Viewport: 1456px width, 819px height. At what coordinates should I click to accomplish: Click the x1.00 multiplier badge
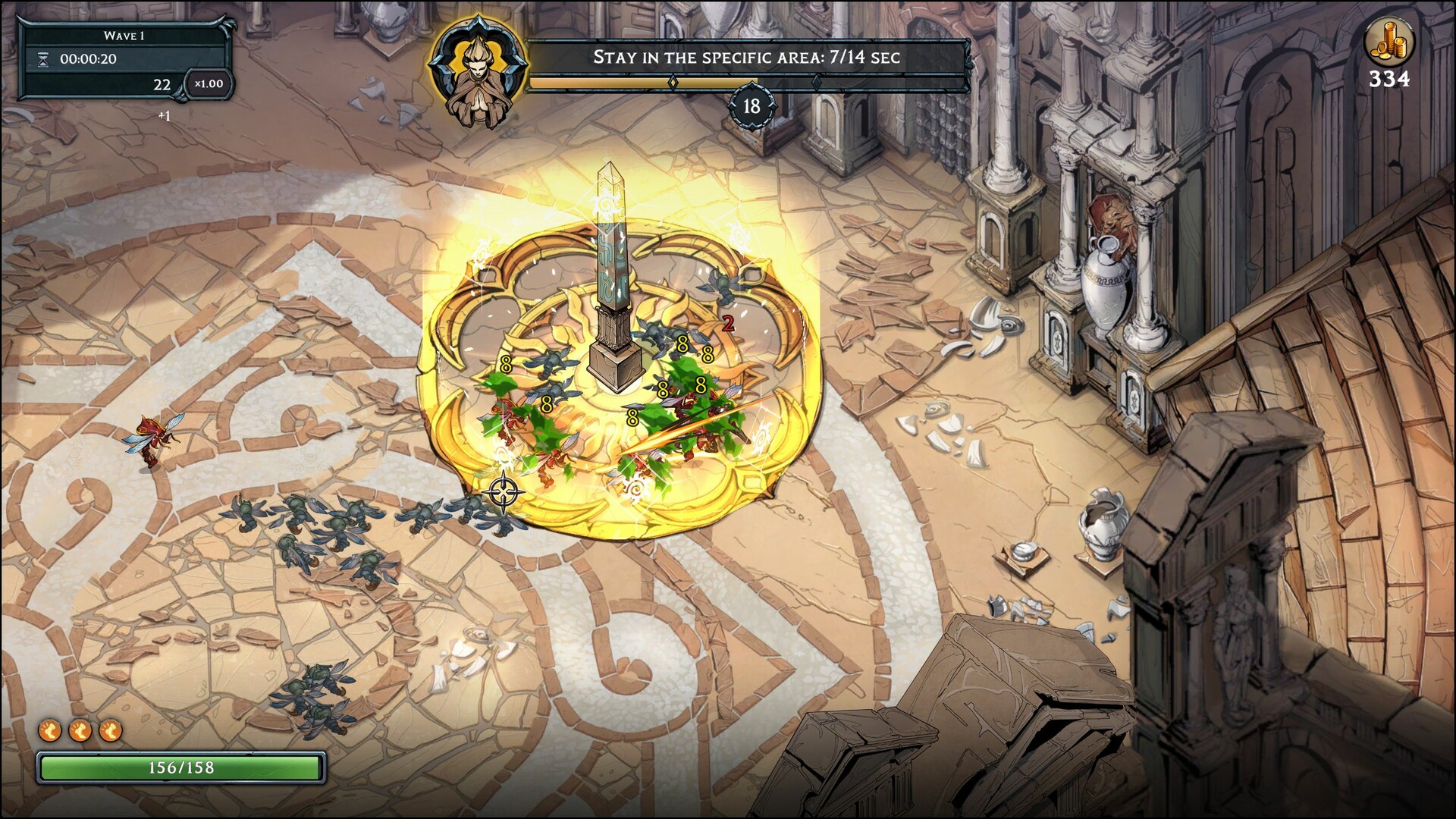click(x=209, y=84)
